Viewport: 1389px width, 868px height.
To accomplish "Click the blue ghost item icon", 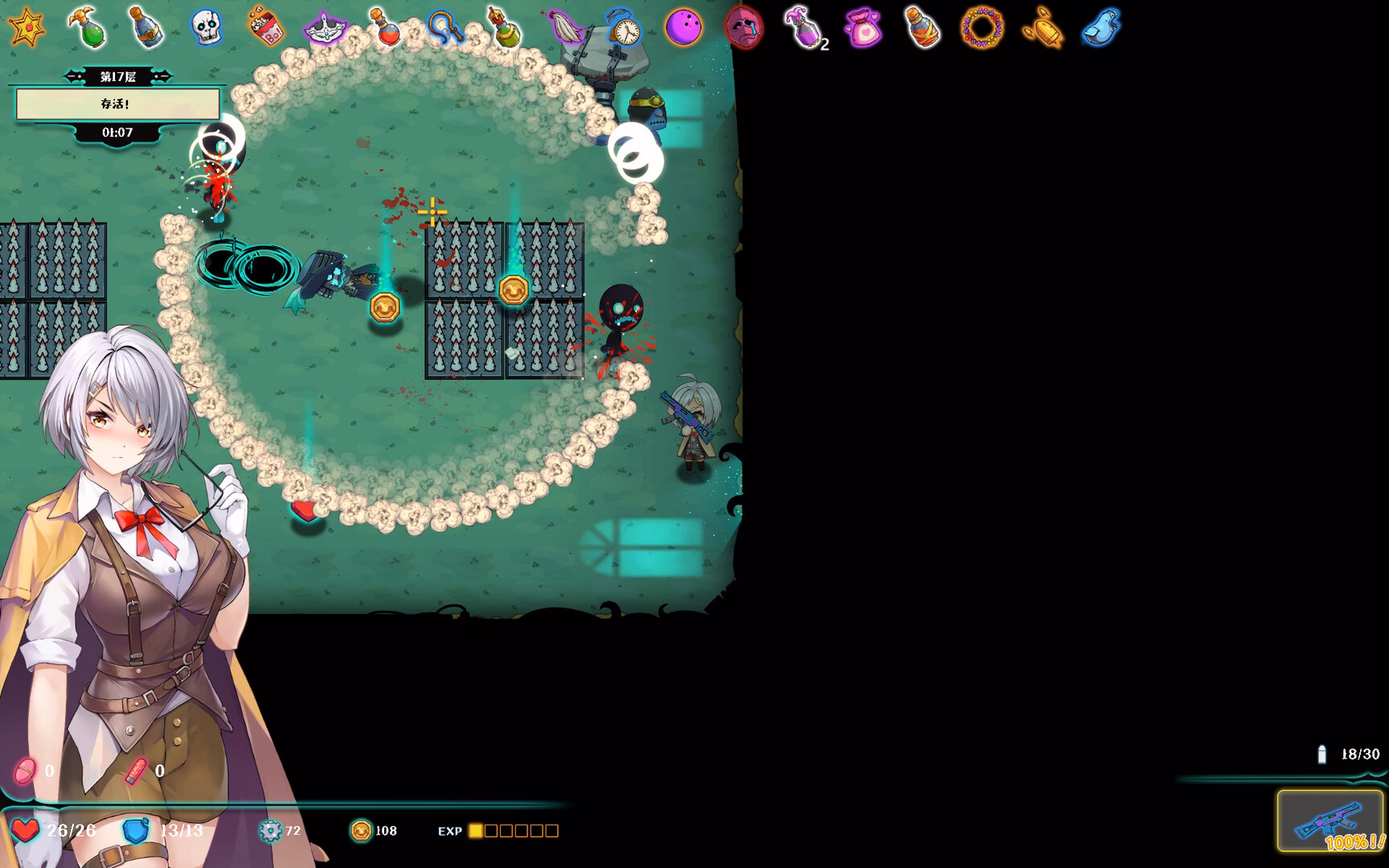I will [1101, 27].
